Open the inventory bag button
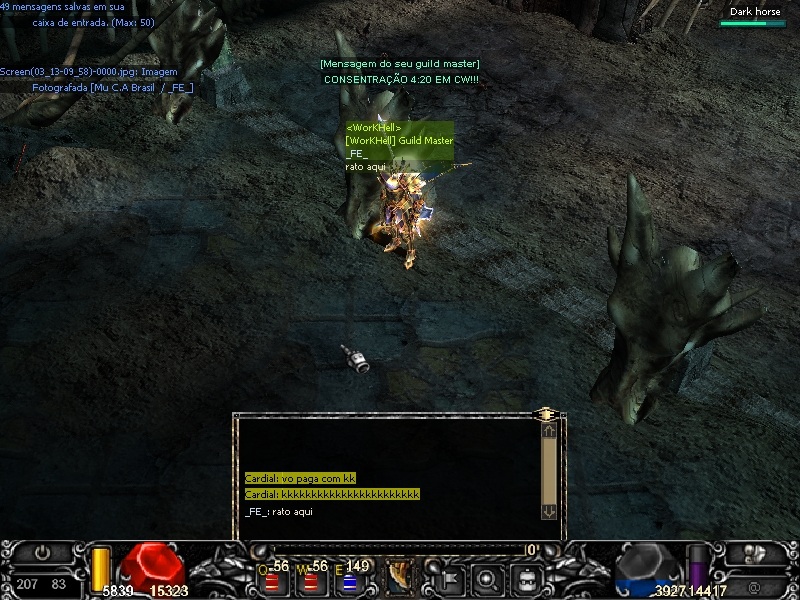 (527, 577)
